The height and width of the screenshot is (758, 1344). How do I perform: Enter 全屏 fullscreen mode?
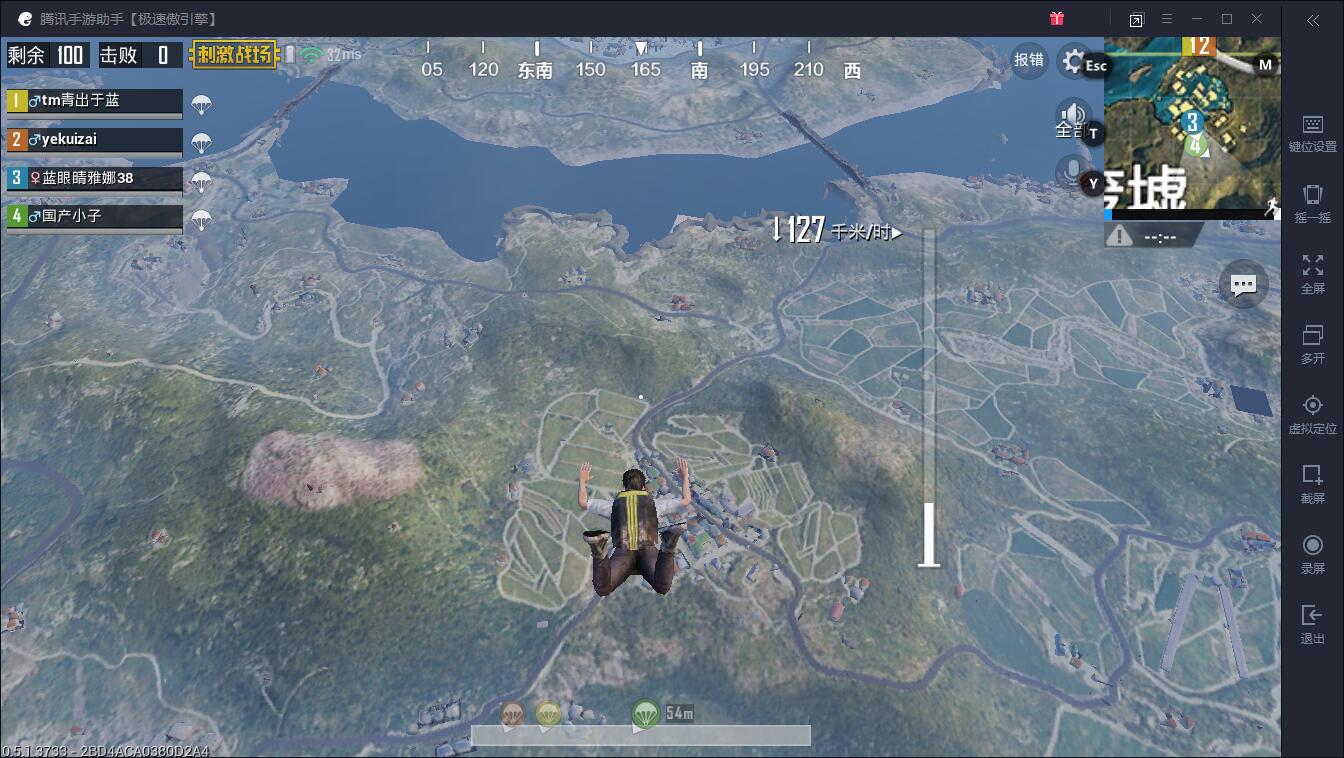(1312, 270)
